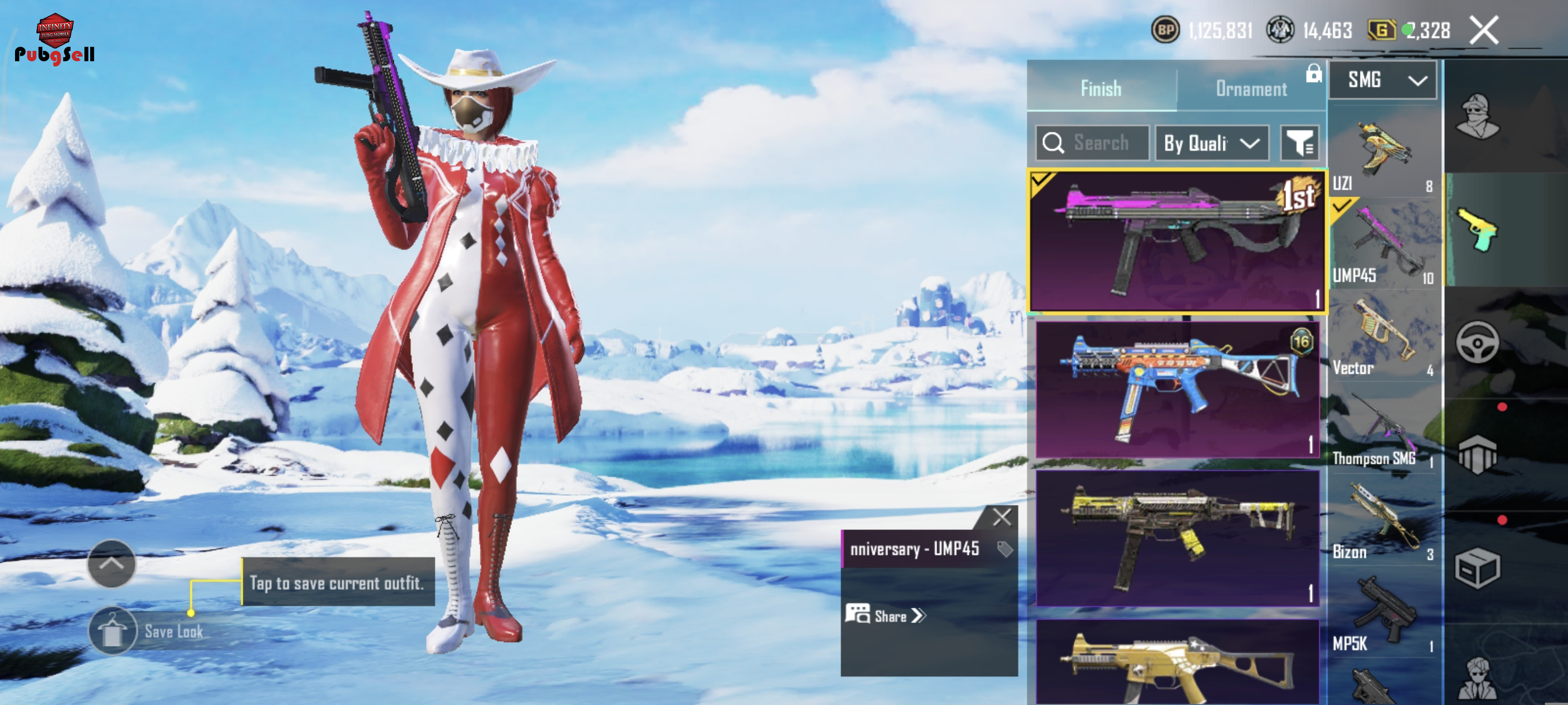1568x705 pixels.
Task: Select the yellow and black UMP45 skin
Action: (x=1177, y=538)
